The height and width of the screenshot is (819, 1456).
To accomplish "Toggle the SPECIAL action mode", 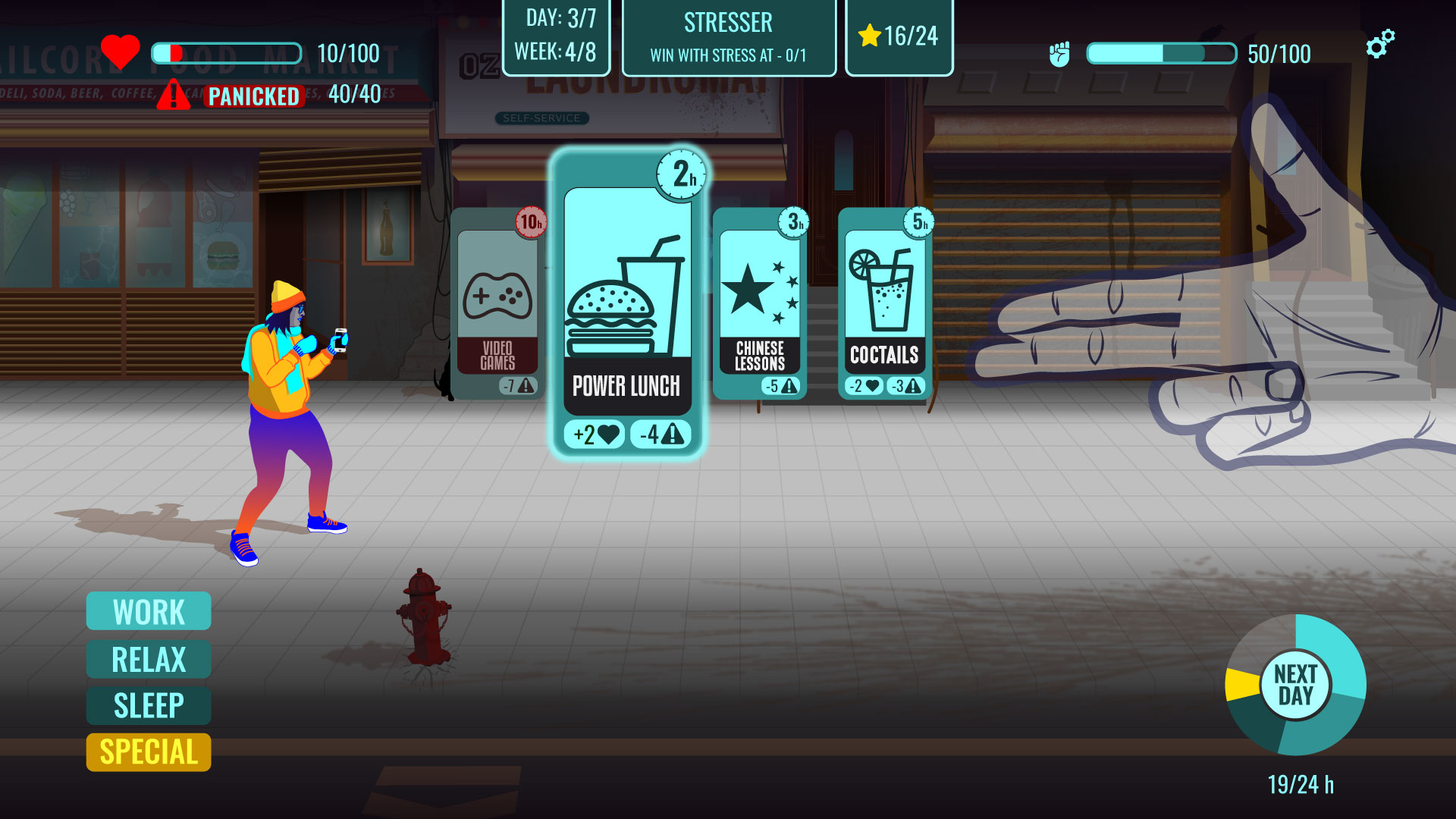I will (148, 752).
